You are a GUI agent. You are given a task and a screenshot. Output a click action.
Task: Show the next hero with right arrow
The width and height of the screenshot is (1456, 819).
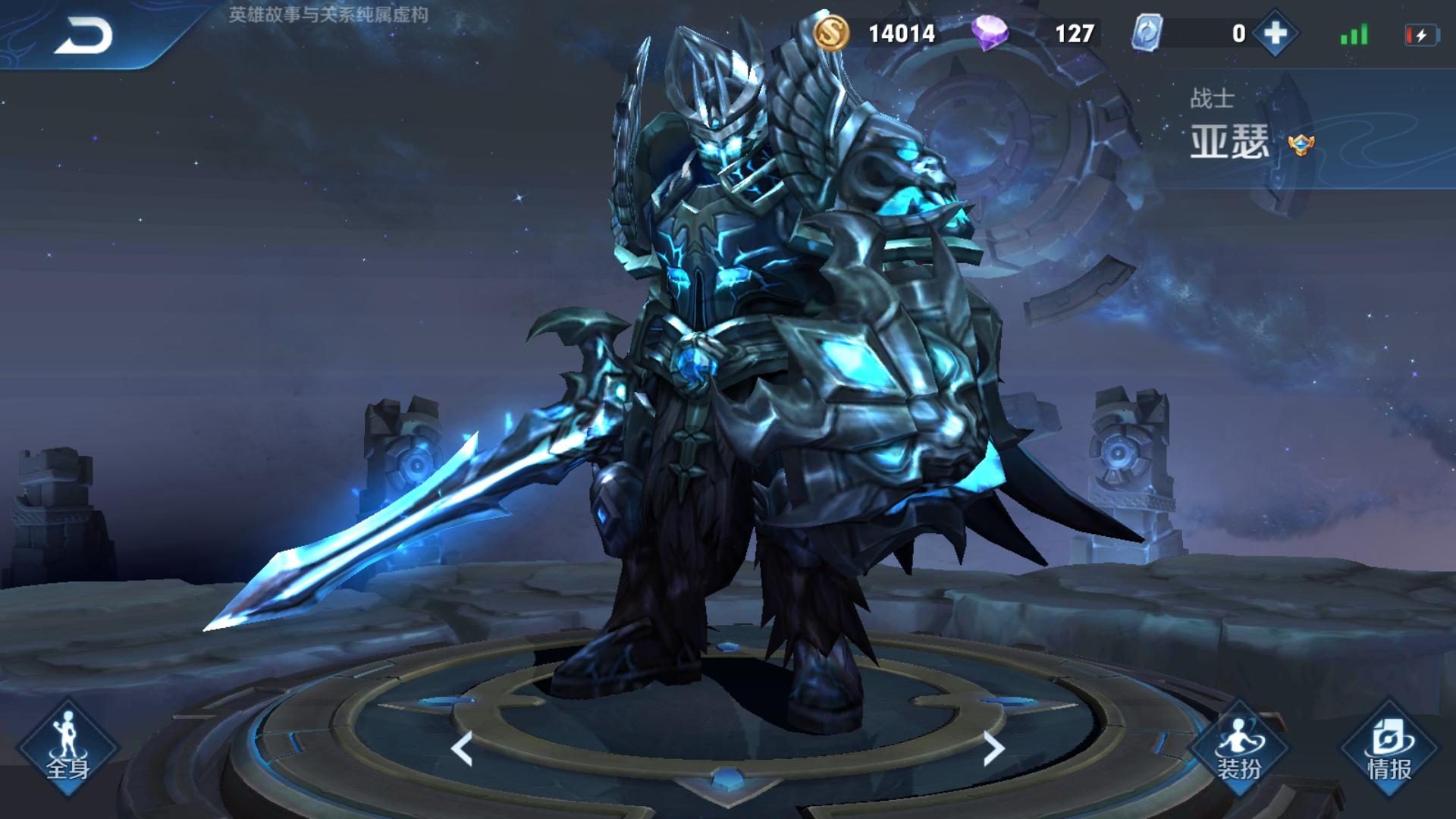(x=993, y=748)
